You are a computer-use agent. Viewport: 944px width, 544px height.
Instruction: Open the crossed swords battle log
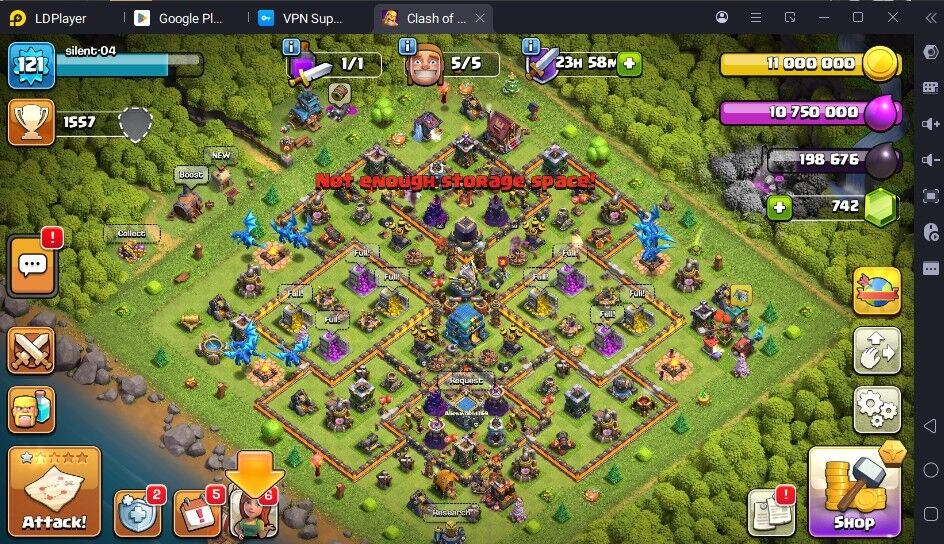pyautogui.click(x=32, y=350)
